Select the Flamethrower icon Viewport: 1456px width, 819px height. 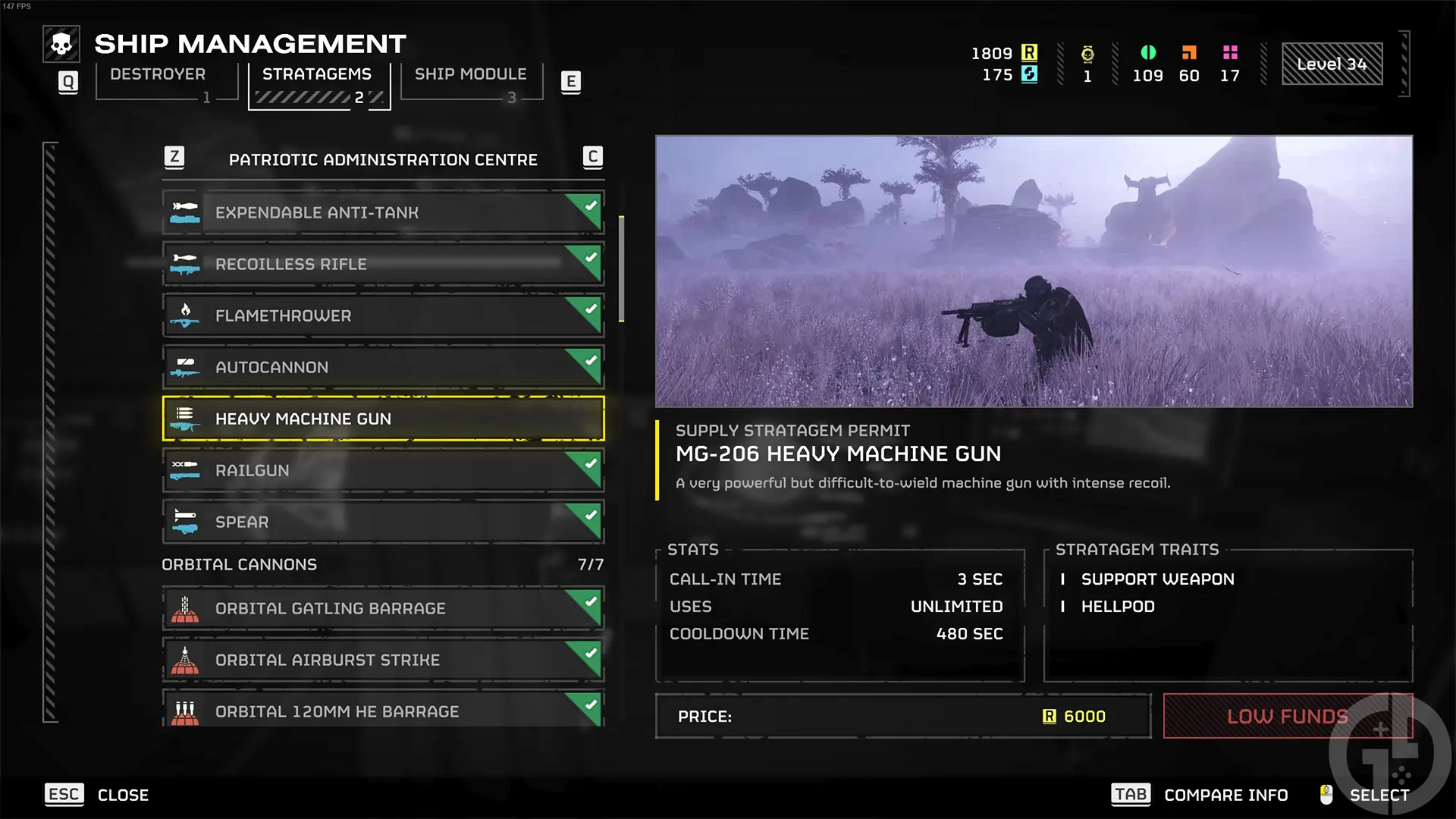click(x=186, y=315)
